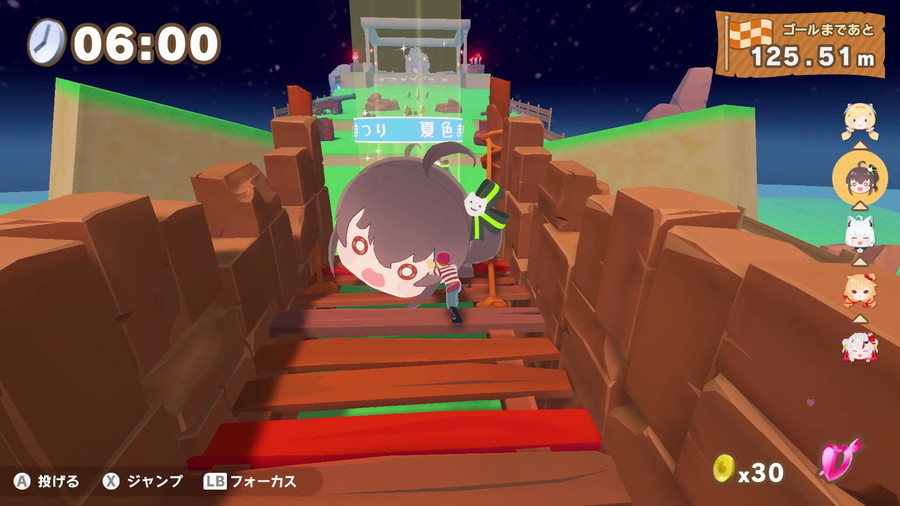Click the gold coin icon
Screen dimensions: 900x506
(x=722, y=467)
